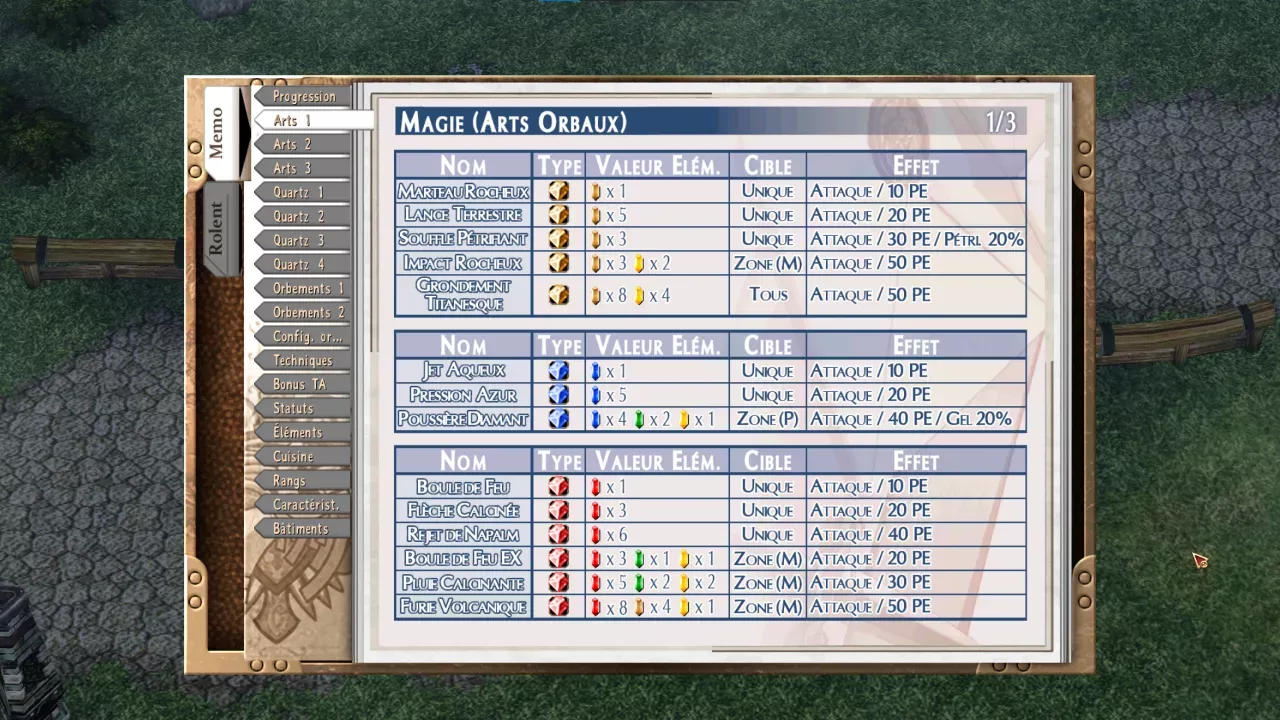Open the Statuts page
The width and height of the screenshot is (1280, 720).
[x=292, y=408]
